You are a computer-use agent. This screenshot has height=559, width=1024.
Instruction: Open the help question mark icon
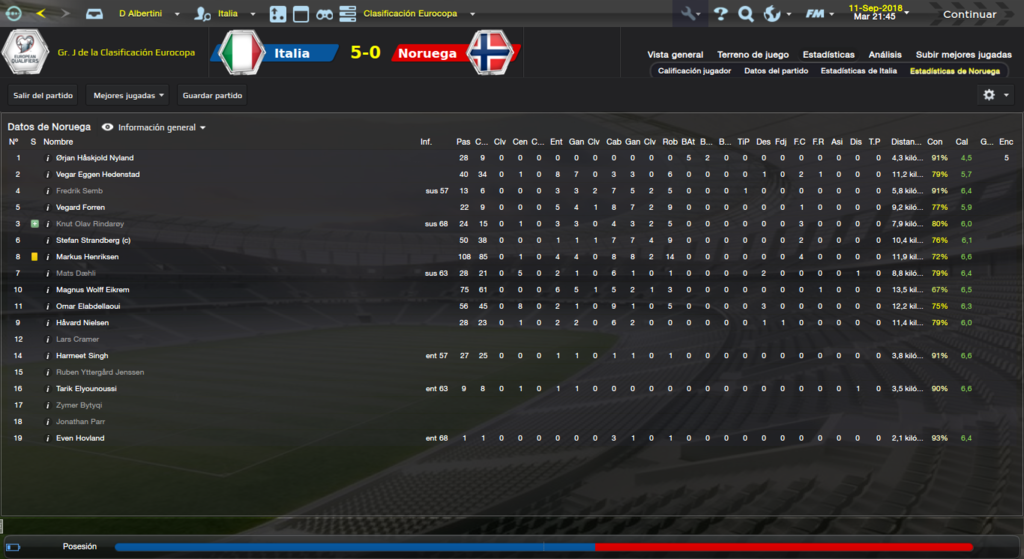click(720, 14)
